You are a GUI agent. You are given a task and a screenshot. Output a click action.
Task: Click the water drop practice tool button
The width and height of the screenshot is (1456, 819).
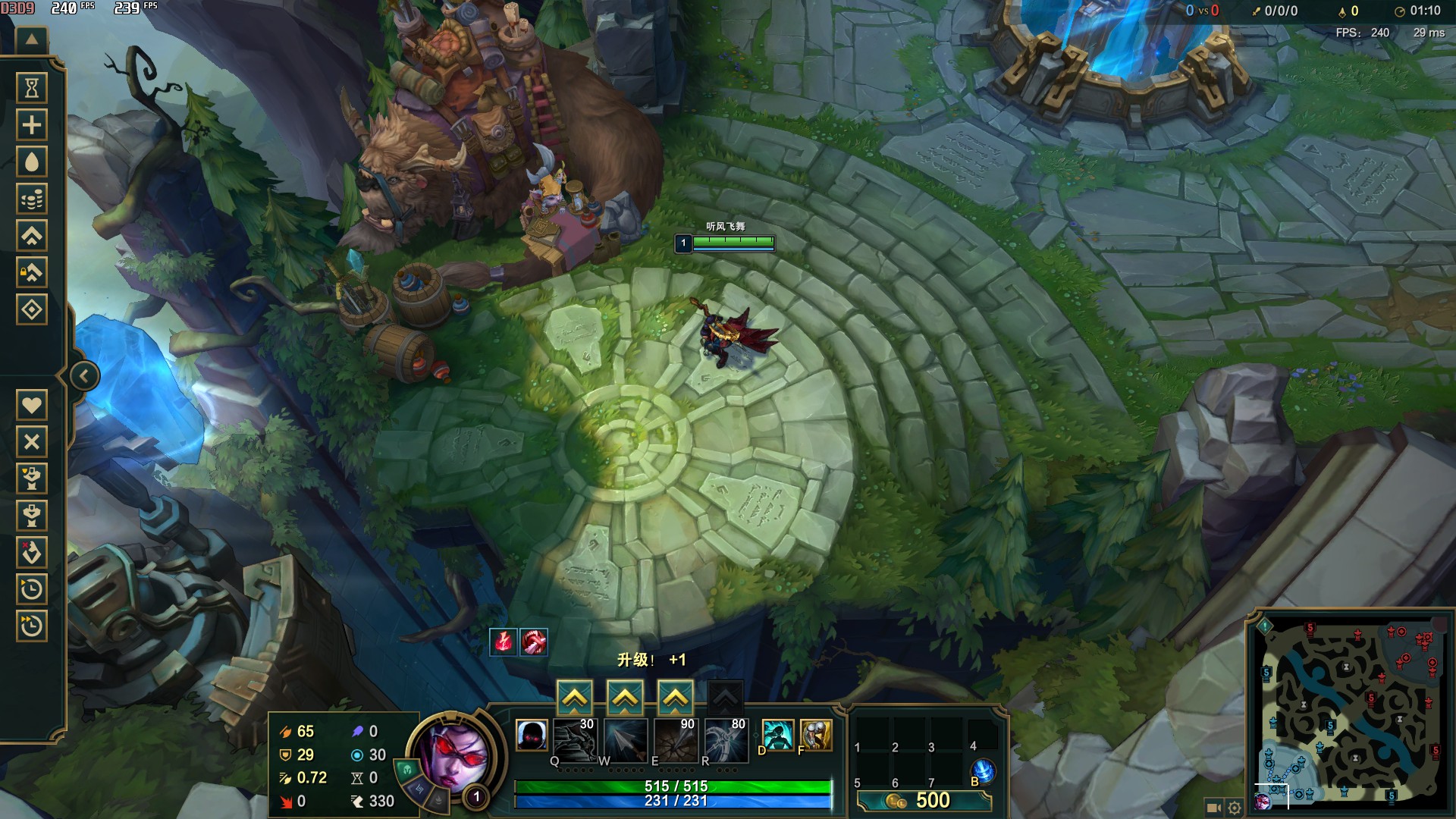tap(32, 162)
